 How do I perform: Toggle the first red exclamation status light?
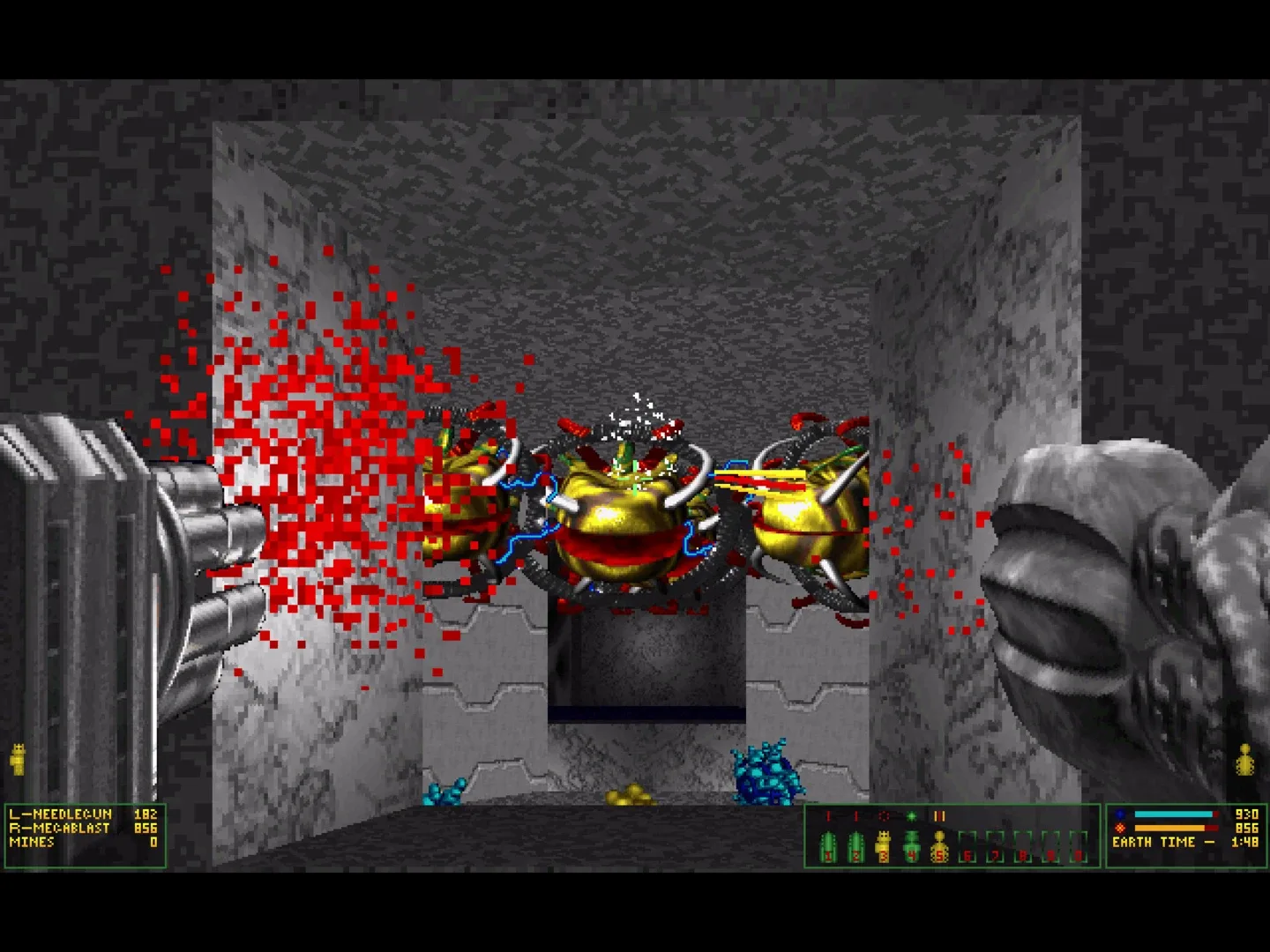[x=828, y=815]
